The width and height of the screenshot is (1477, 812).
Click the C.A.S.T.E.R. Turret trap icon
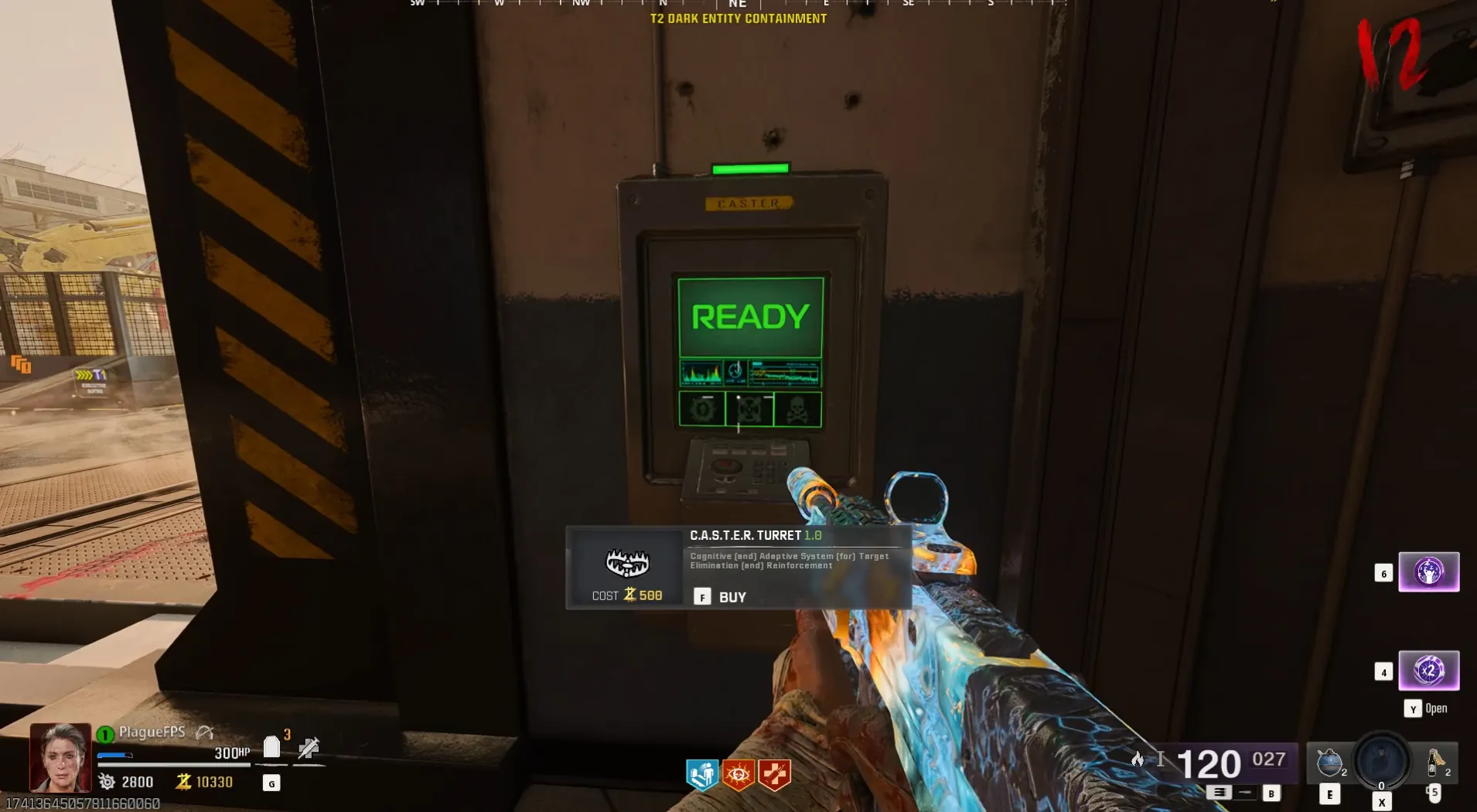coord(626,563)
